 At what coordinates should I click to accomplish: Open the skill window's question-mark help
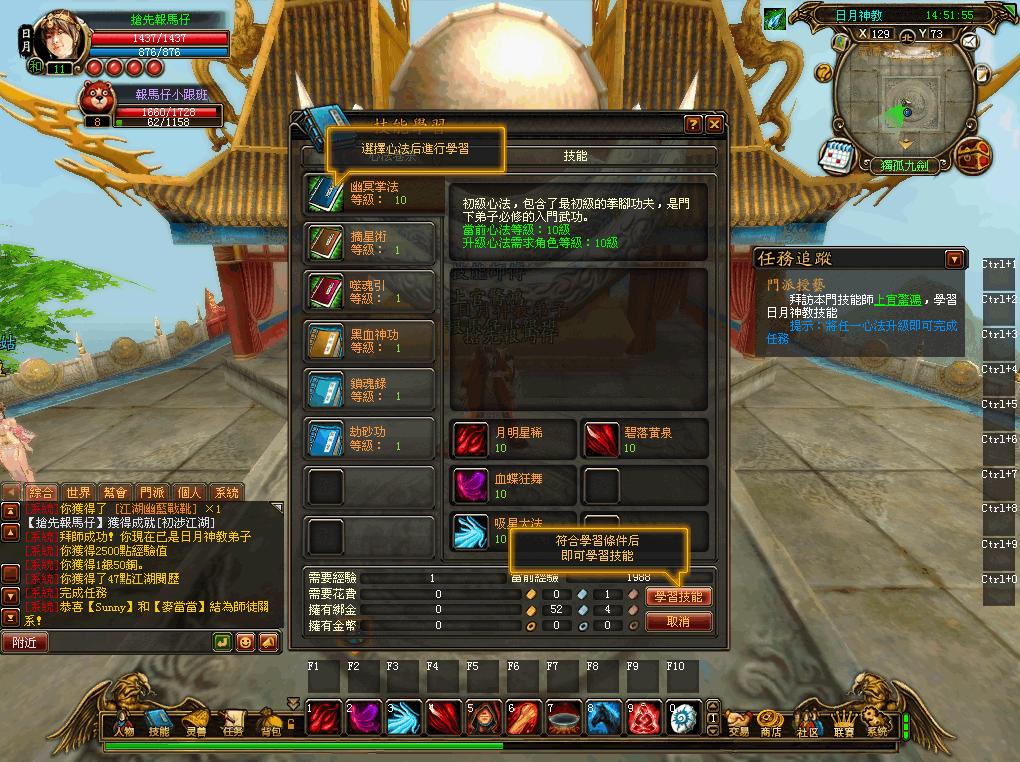[693, 125]
